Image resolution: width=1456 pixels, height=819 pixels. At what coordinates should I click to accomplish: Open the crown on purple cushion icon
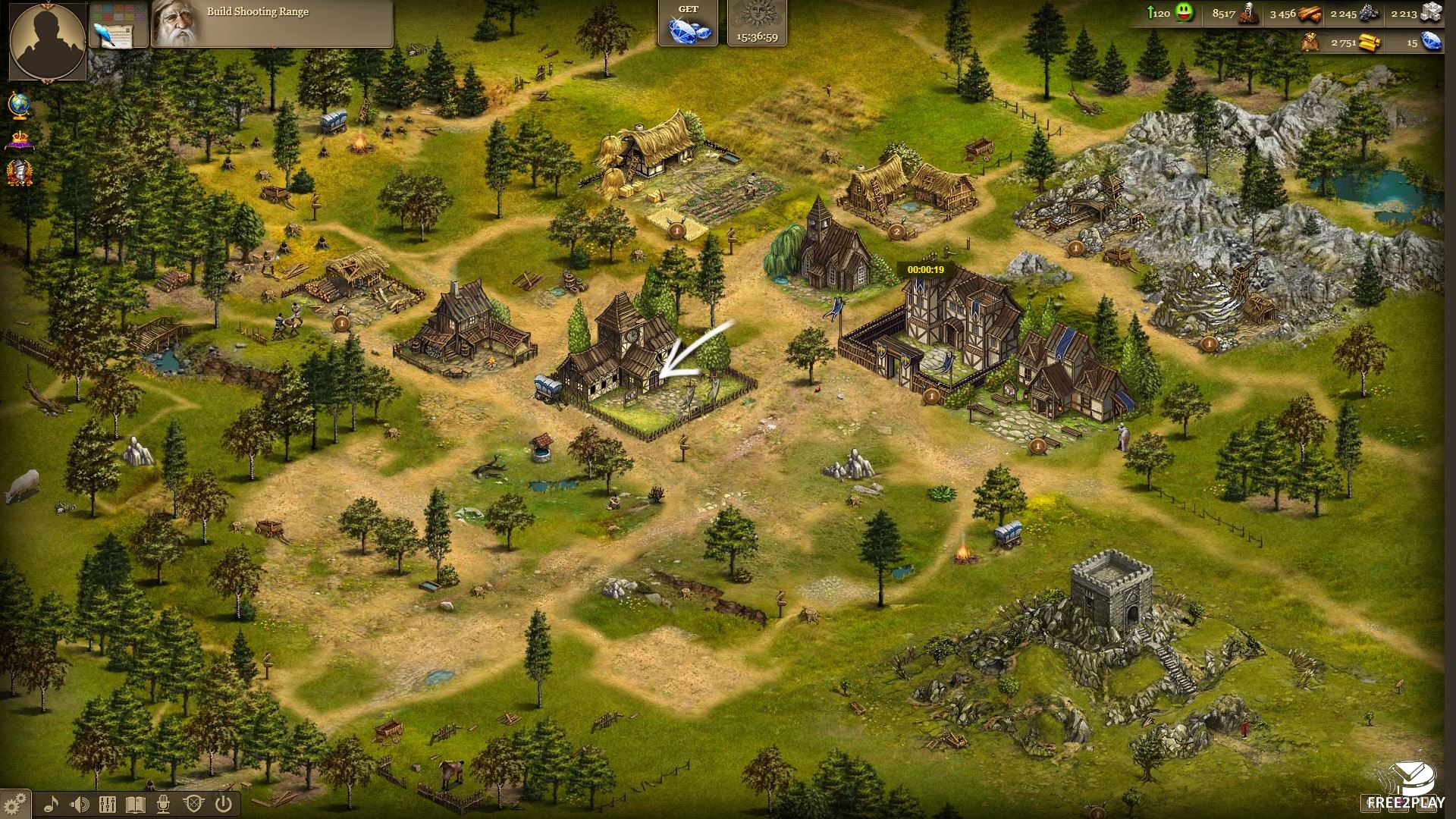click(19, 140)
